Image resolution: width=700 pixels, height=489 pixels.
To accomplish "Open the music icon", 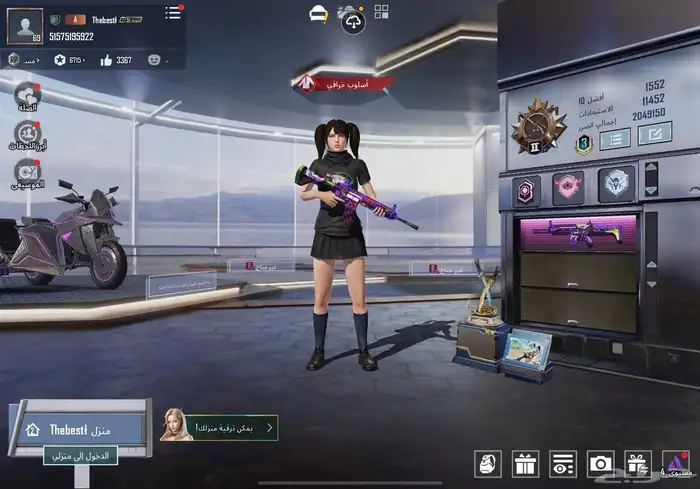I will pos(27,172).
